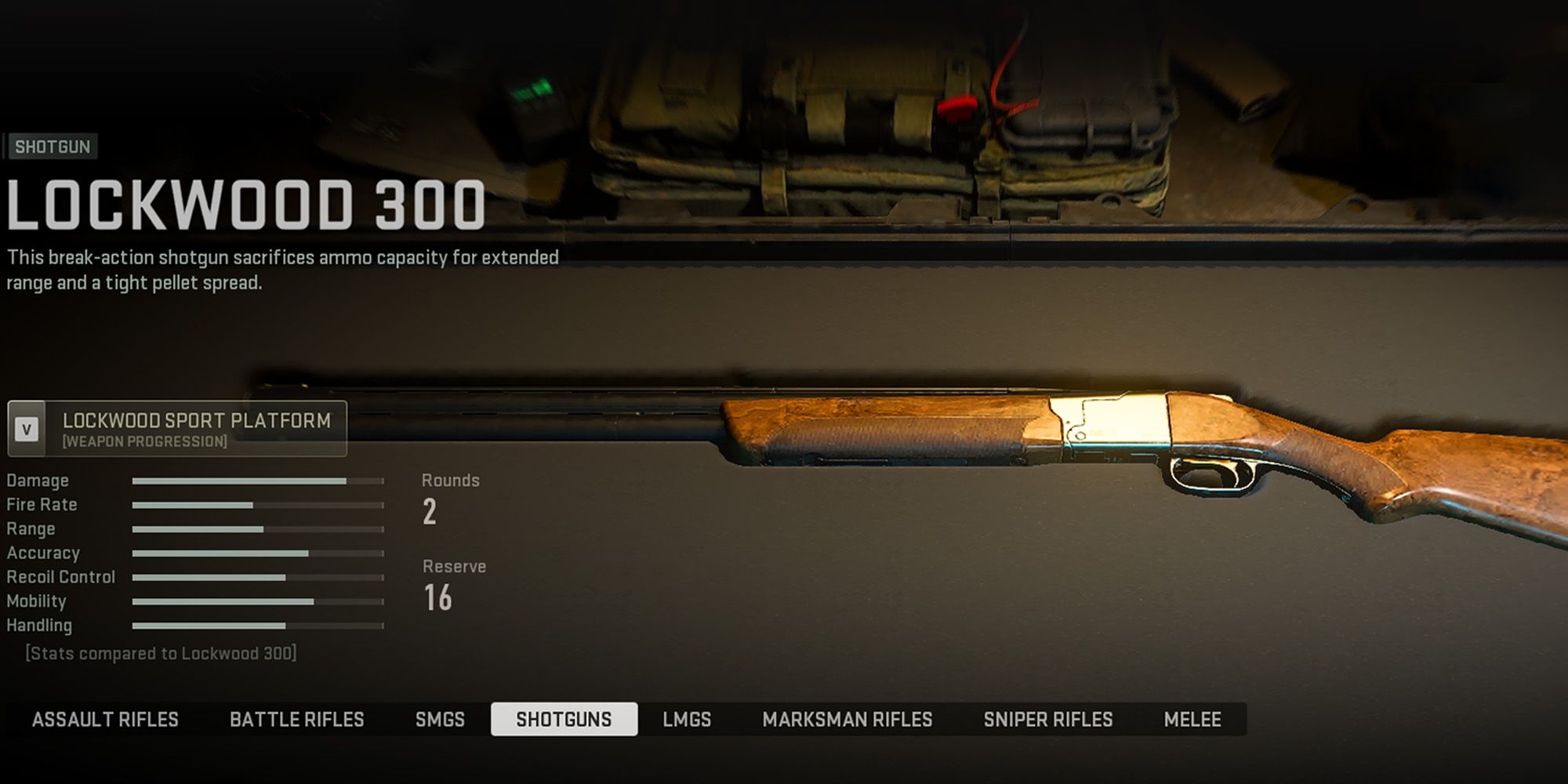1568x784 pixels.
Task: Open the MARKSMAN RIFLES tab
Action: 845,719
